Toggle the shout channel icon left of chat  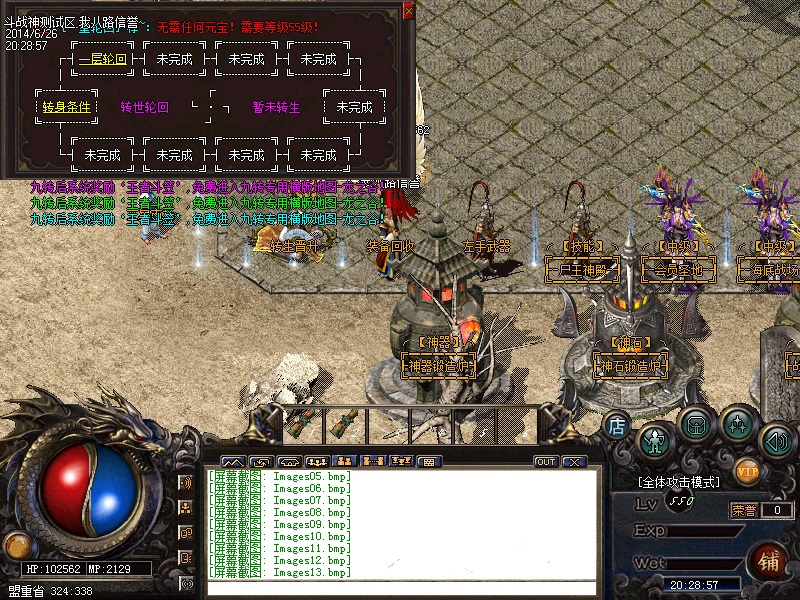pos(187,482)
